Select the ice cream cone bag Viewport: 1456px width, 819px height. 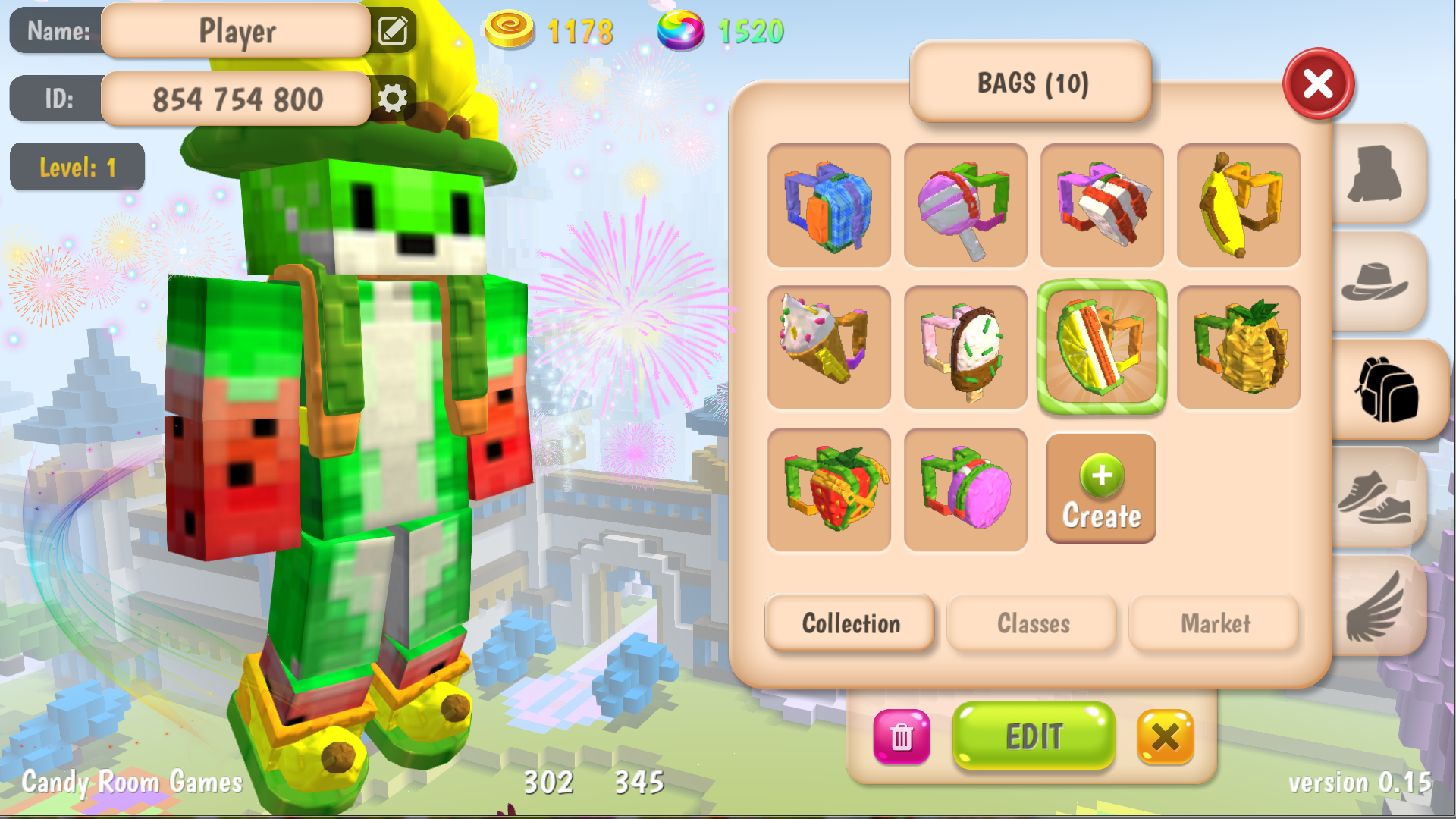click(x=829, y=347)
